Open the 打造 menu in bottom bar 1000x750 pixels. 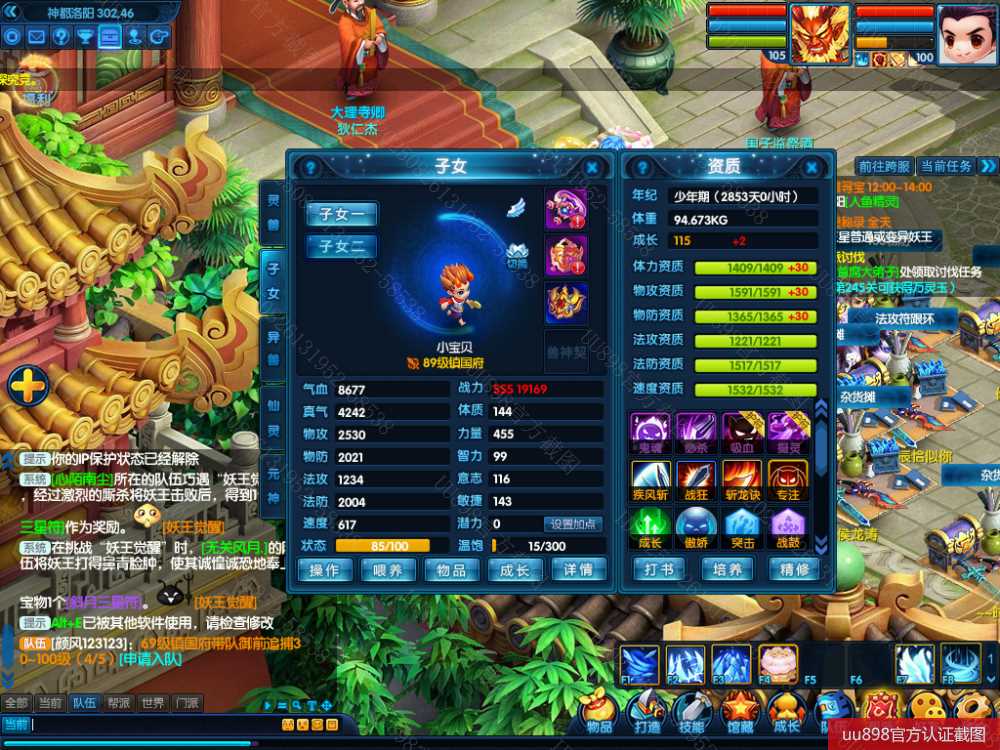click(x=646, y=712)
